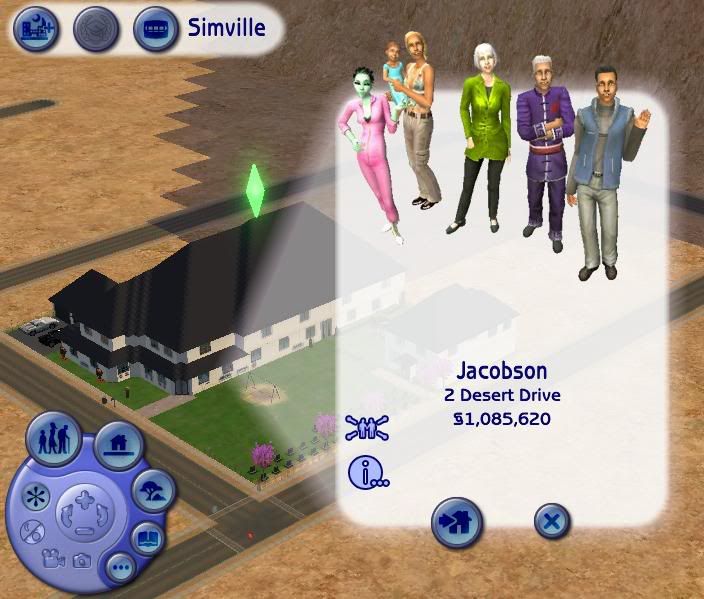Open the family relationships tree icon

pos(367,427)
